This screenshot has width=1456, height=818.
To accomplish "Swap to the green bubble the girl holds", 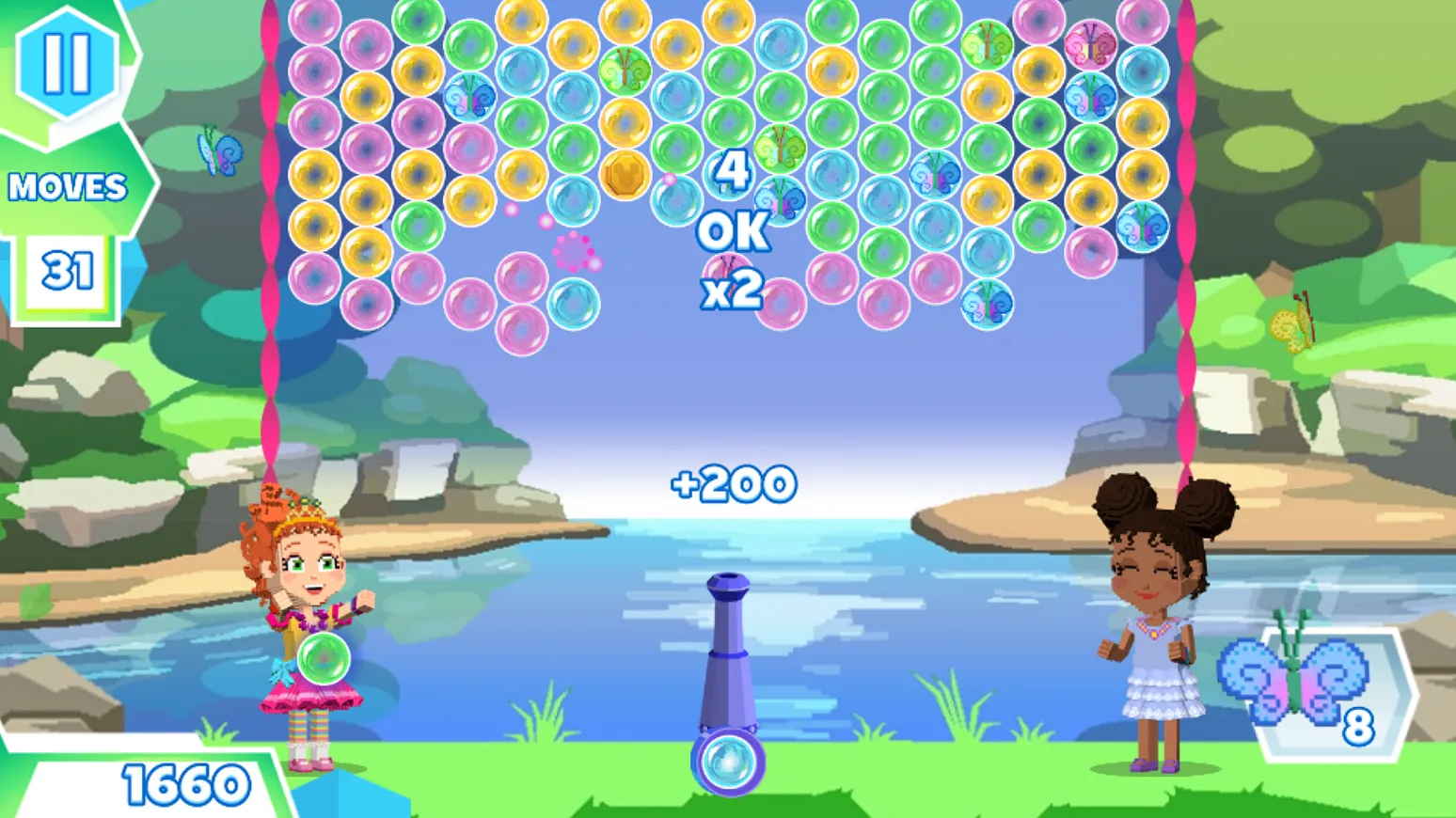I will pyautogui.click(x=324, y=658).
